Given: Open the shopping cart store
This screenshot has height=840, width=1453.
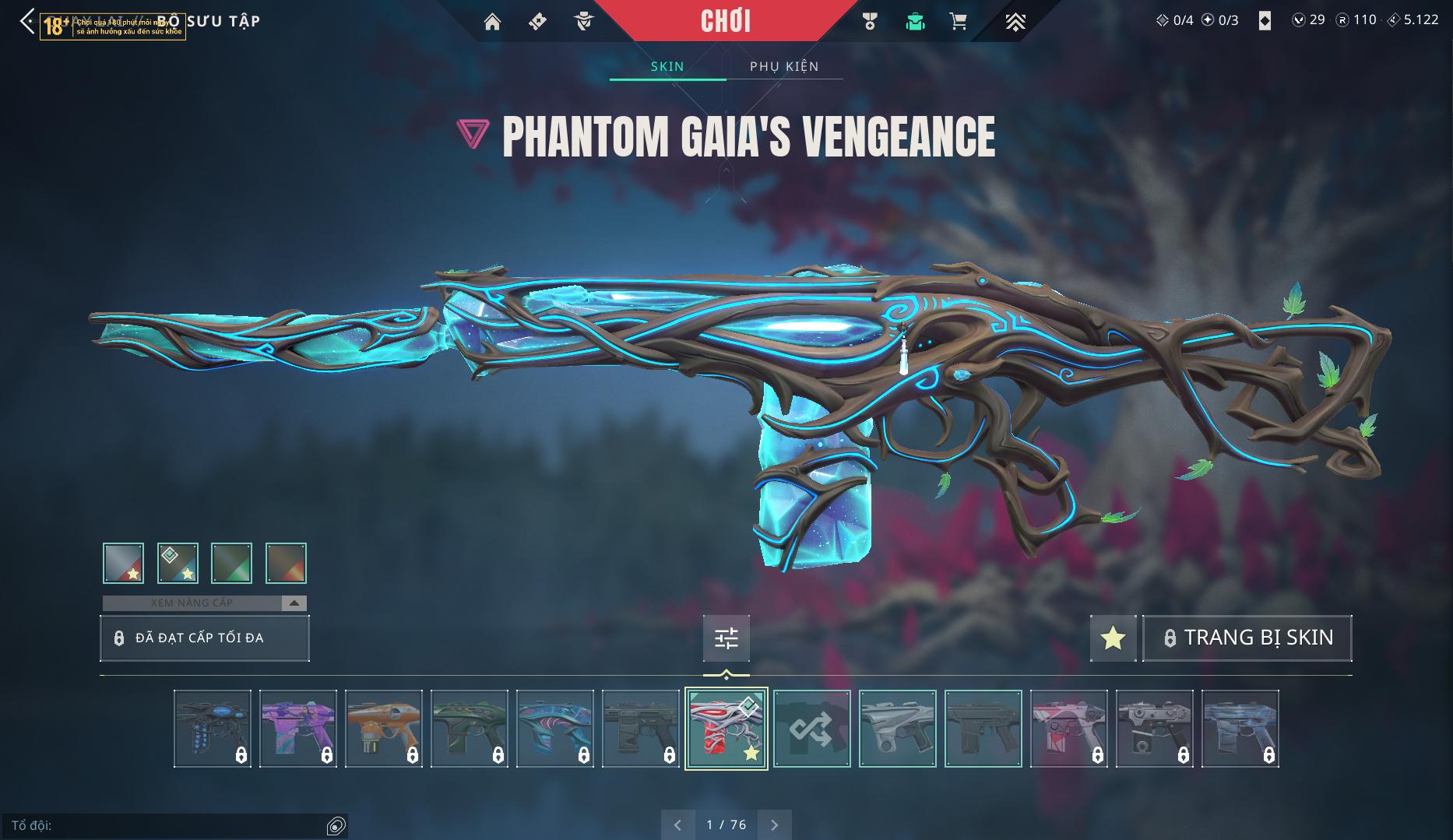Looking at the screenshot, I should [x=959, y=22].
